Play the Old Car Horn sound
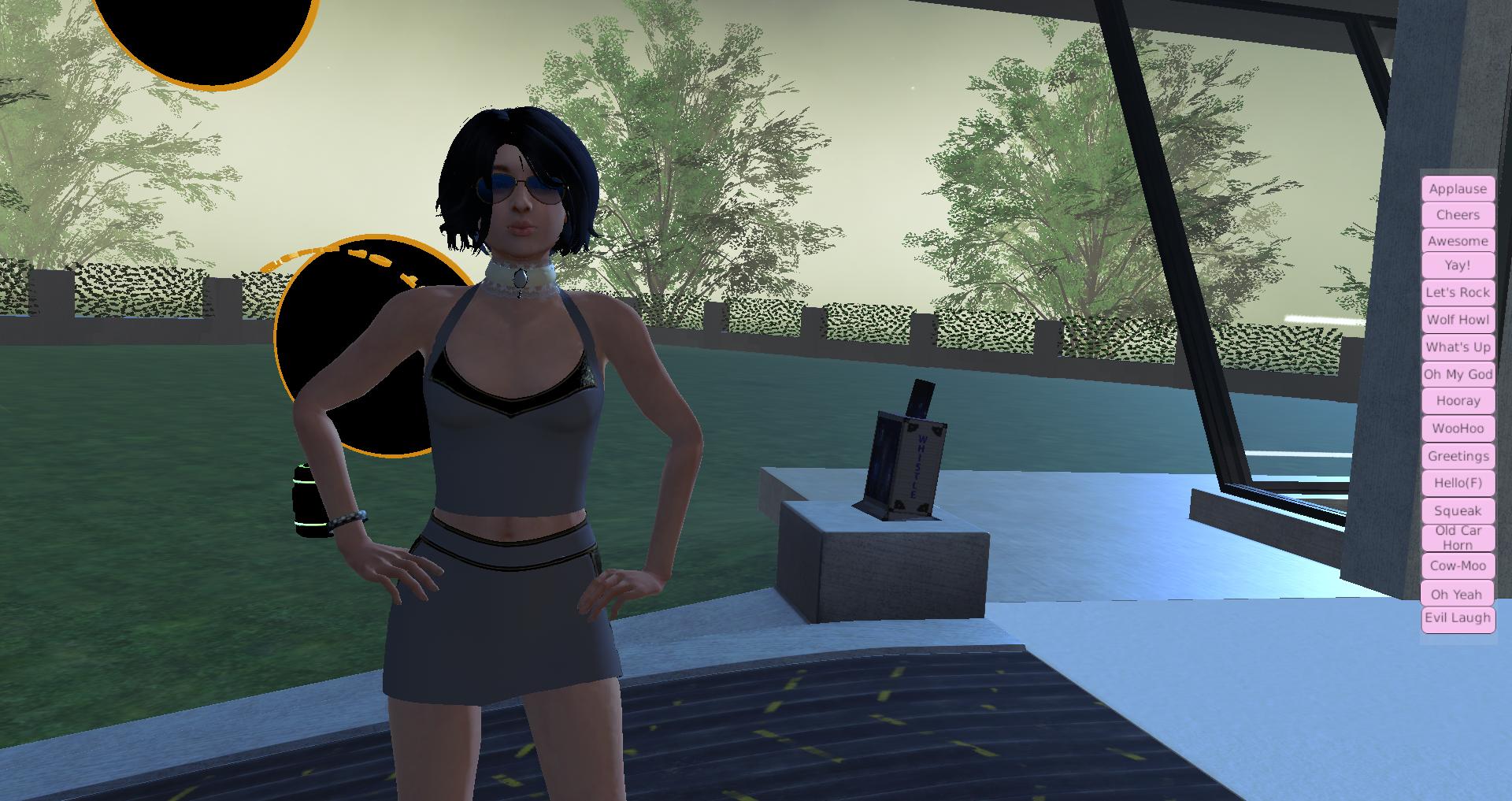The height and width of the screenshot is (801, 1512). (1458, 538)
